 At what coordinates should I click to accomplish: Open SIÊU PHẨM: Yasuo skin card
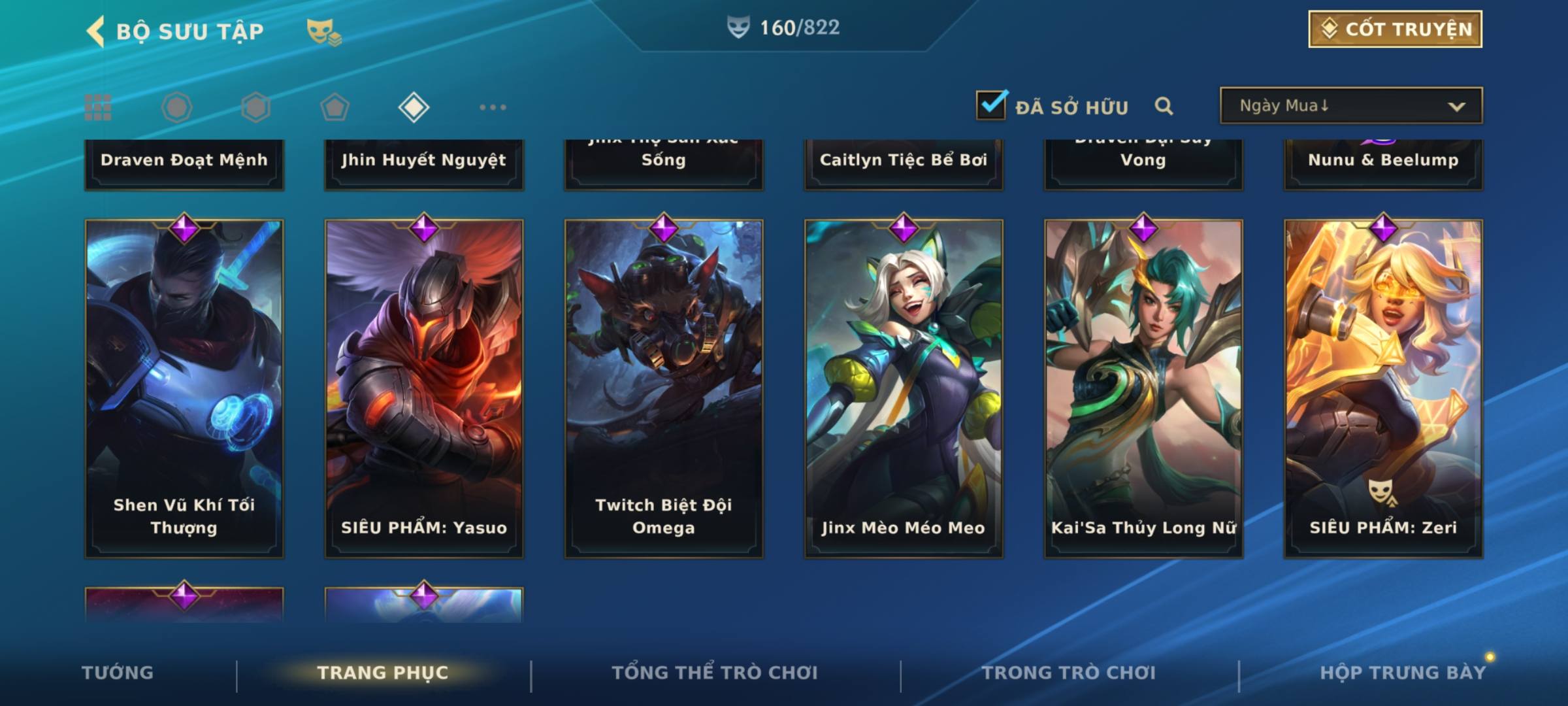pyautogui.click(x=424, y=388)
